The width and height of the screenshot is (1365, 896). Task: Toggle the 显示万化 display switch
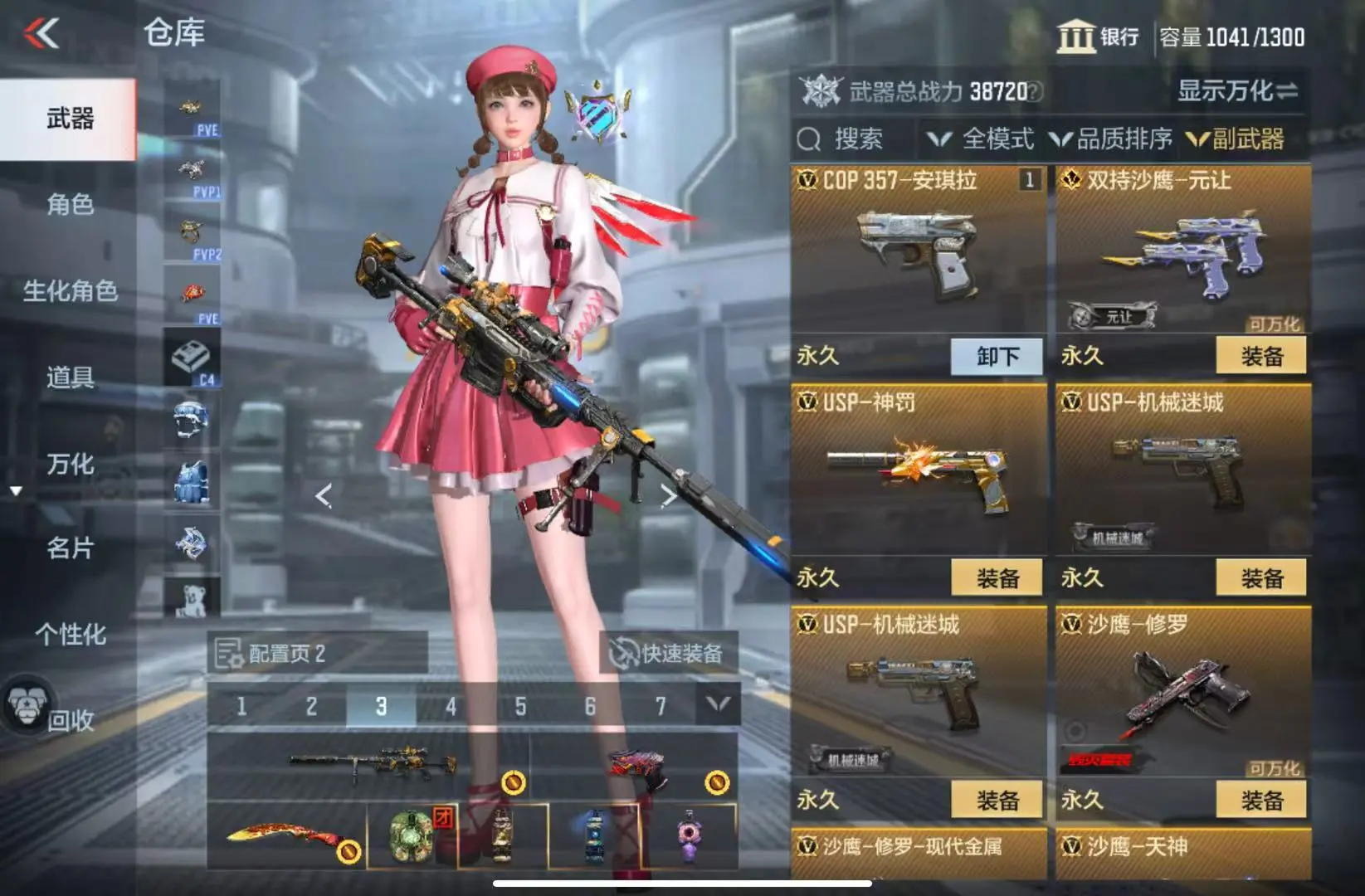pos(1237,90)
